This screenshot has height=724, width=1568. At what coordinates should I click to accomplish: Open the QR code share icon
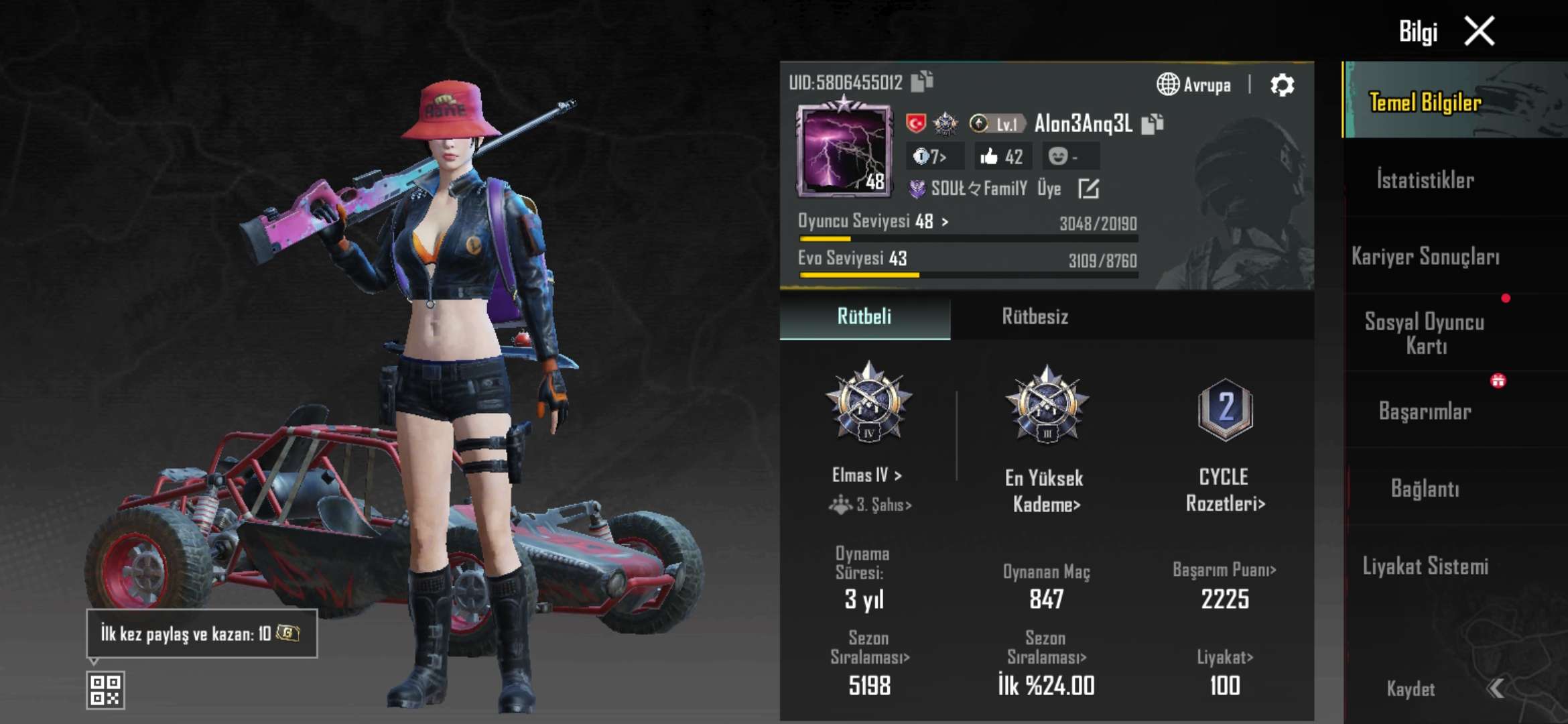coord(105,690)
